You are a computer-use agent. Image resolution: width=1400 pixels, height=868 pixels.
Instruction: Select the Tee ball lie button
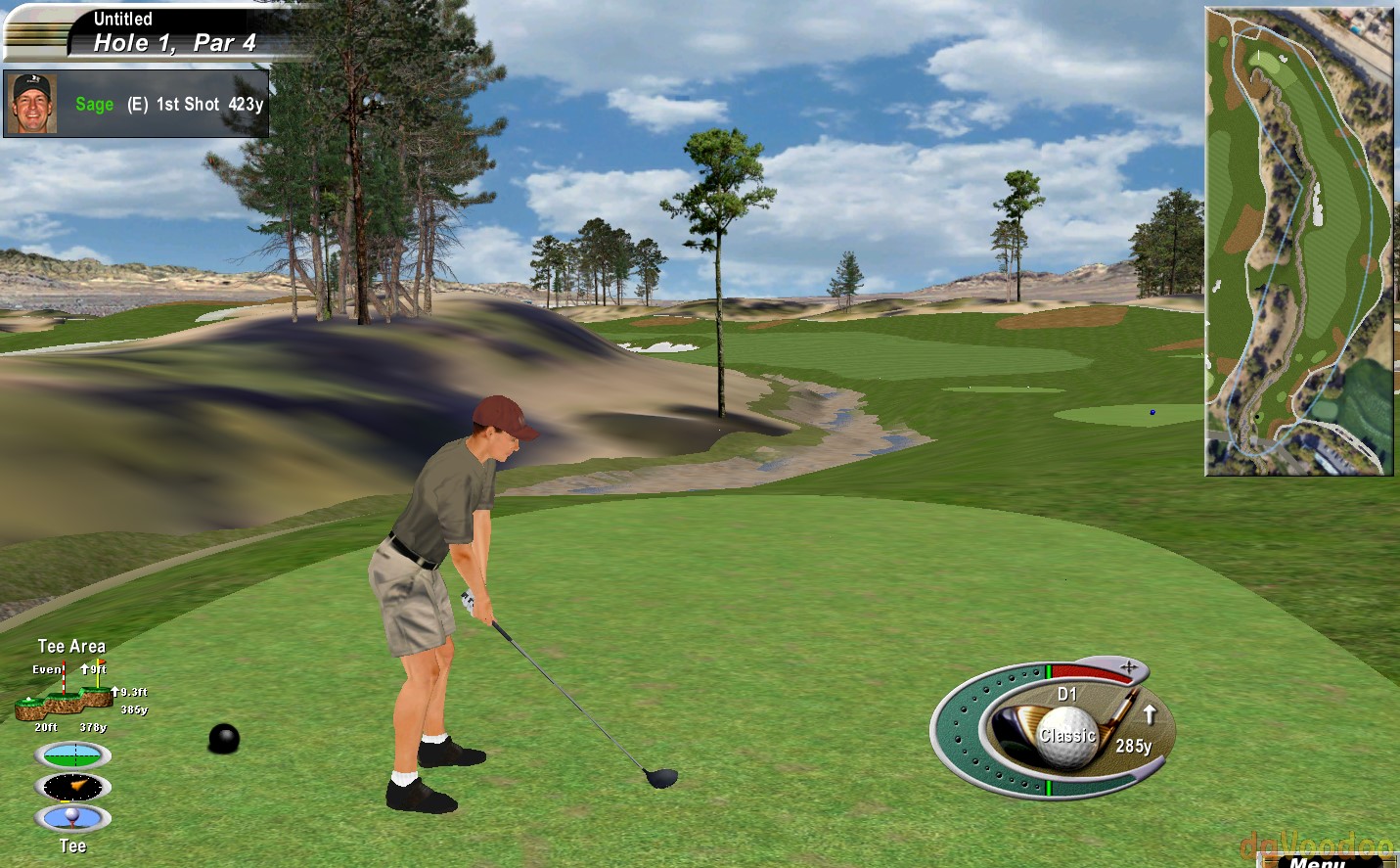pos(73,818)
